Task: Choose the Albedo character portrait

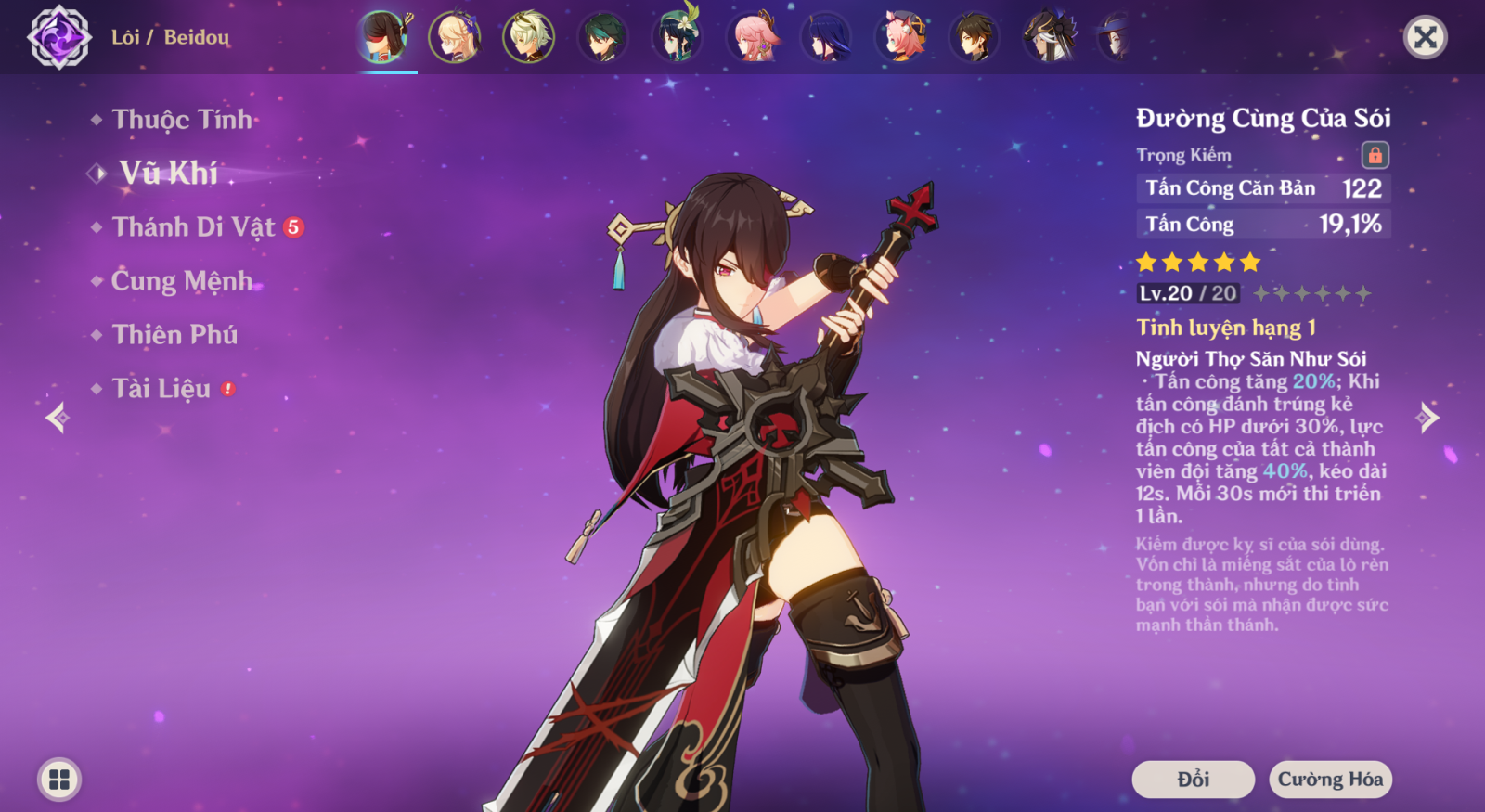Action: click(529, 38)
